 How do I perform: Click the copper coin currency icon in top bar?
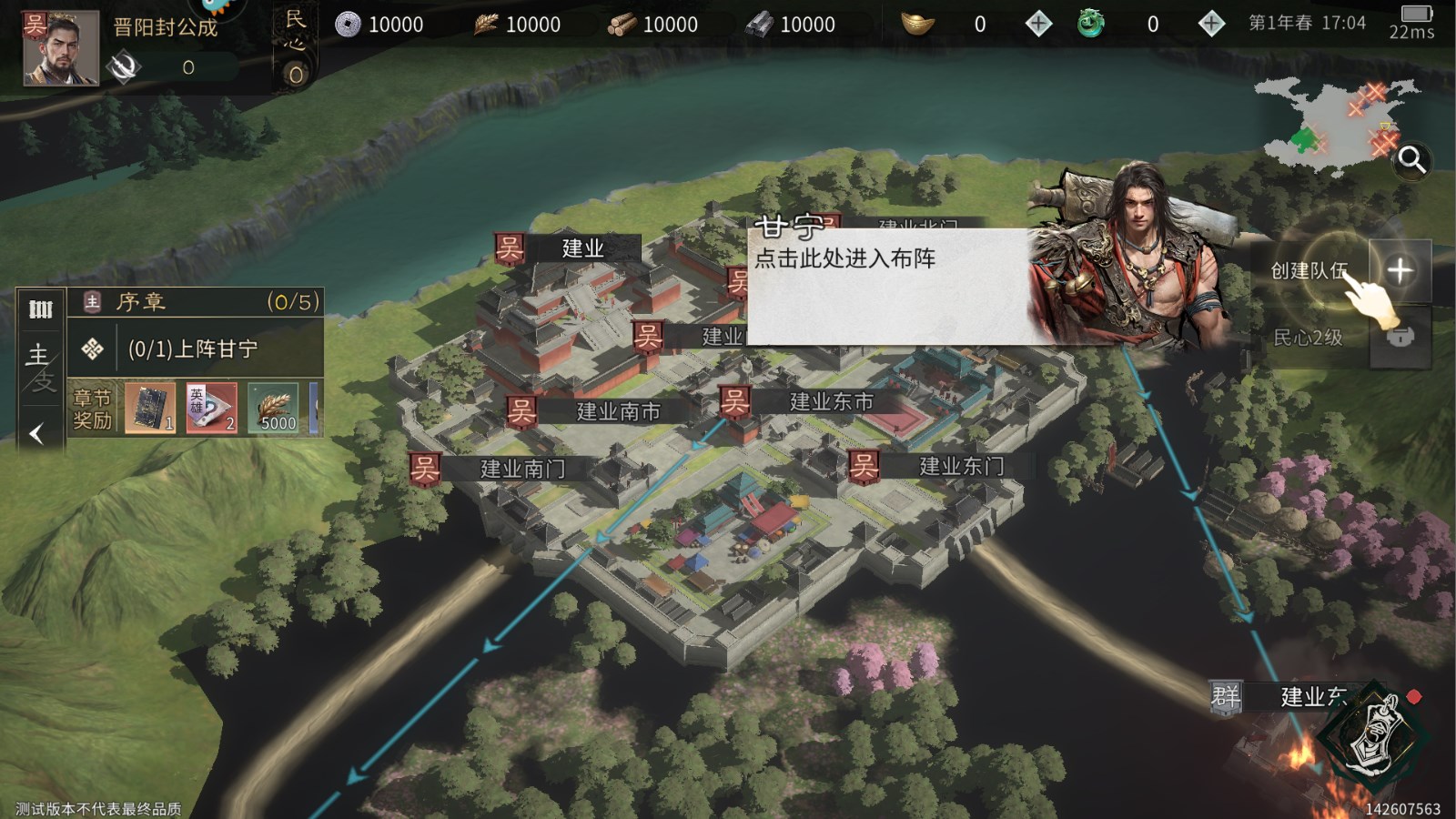[x=350, y=25]
